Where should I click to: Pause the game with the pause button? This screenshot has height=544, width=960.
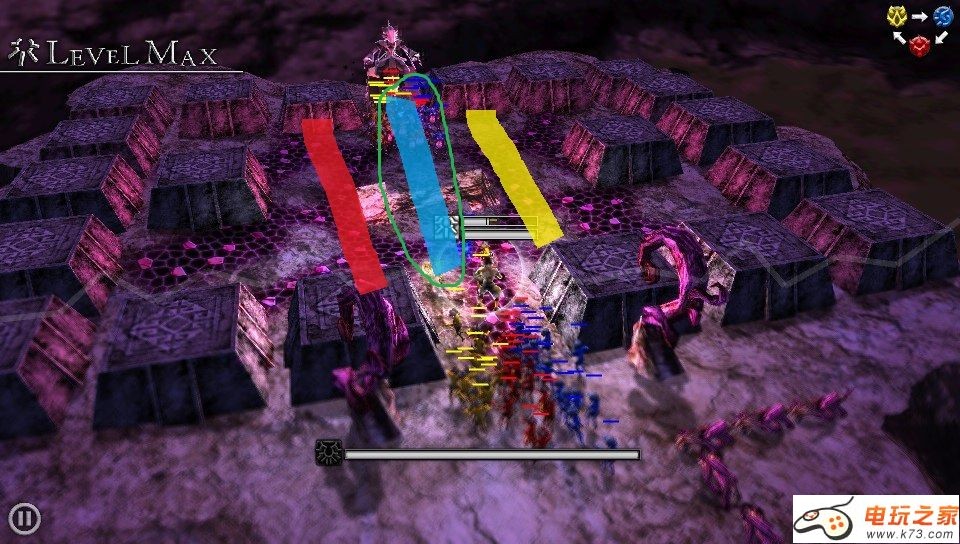click(25, 518)
